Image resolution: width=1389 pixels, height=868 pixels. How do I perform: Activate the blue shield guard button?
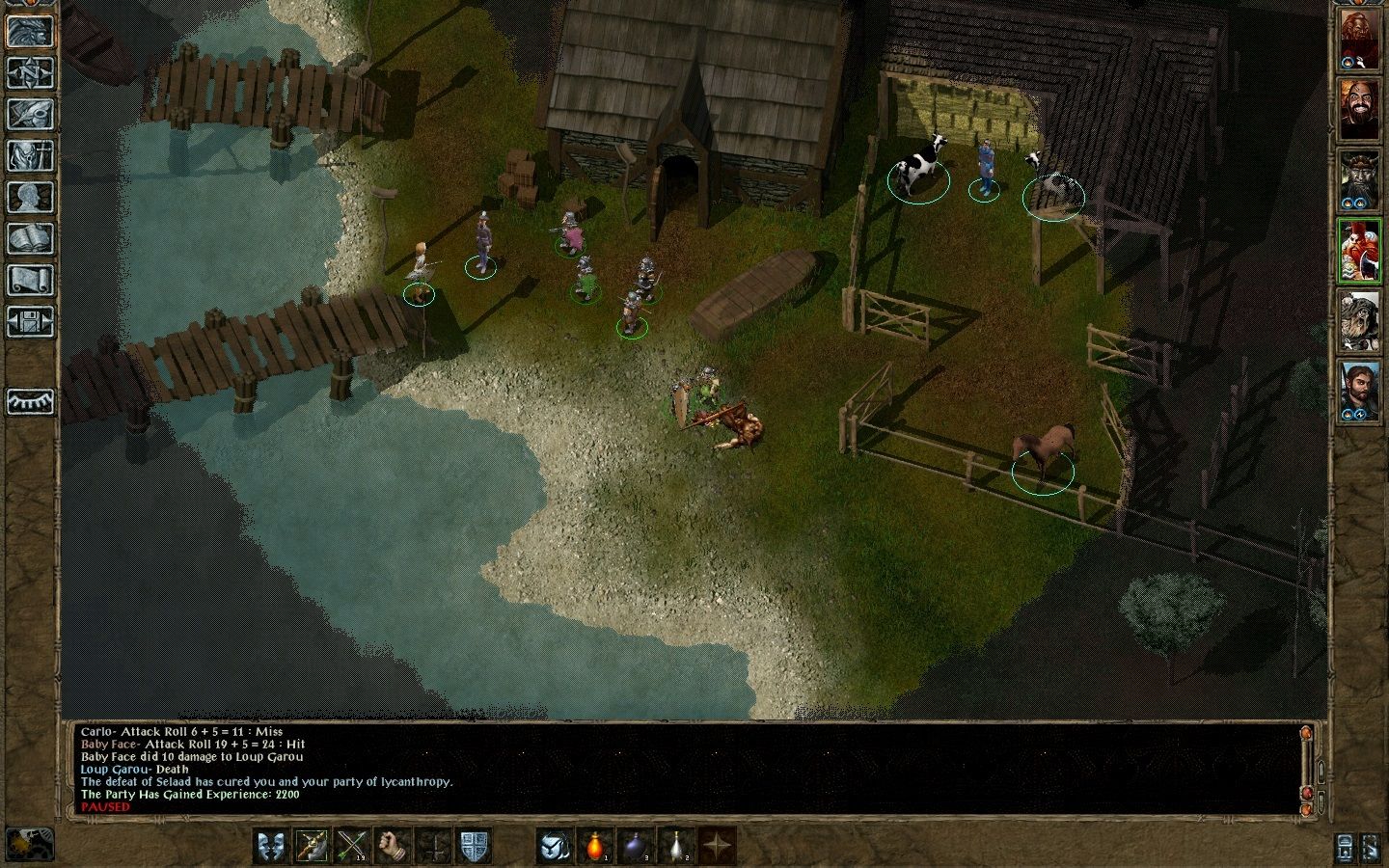coord(474,846)
